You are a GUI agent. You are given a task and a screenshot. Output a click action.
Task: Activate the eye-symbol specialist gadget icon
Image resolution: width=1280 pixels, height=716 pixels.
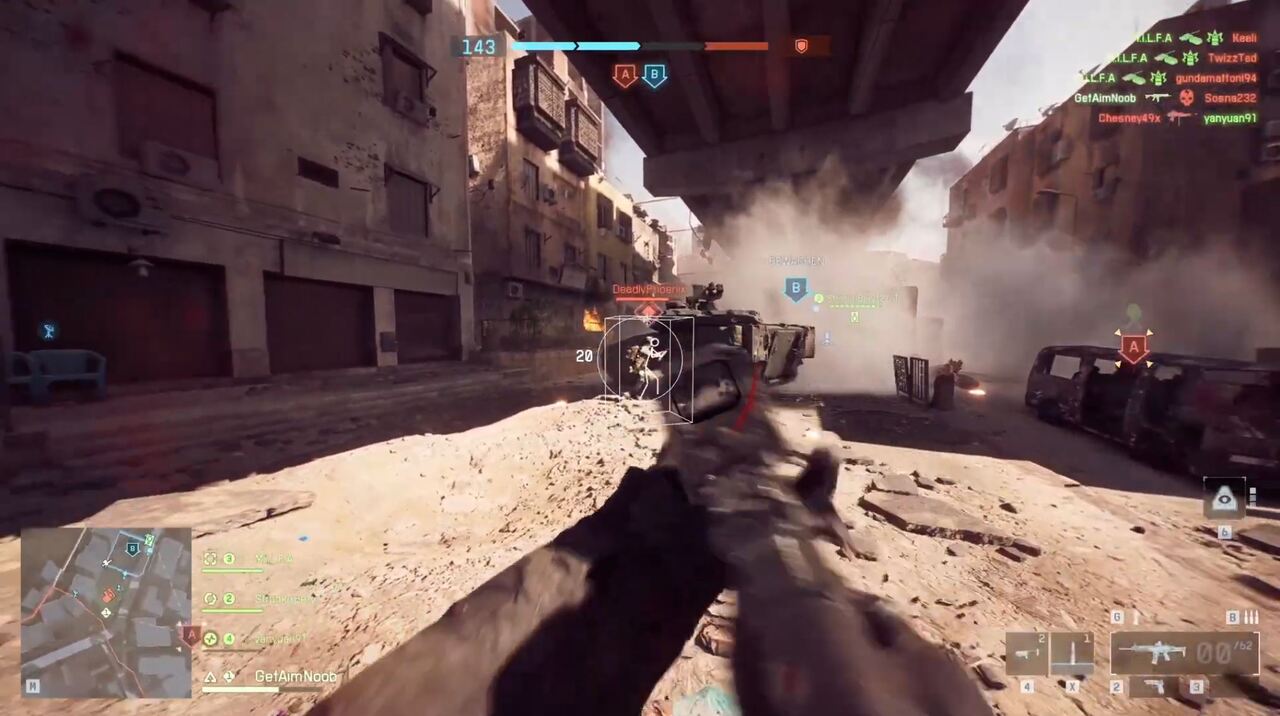(1225, 498)
